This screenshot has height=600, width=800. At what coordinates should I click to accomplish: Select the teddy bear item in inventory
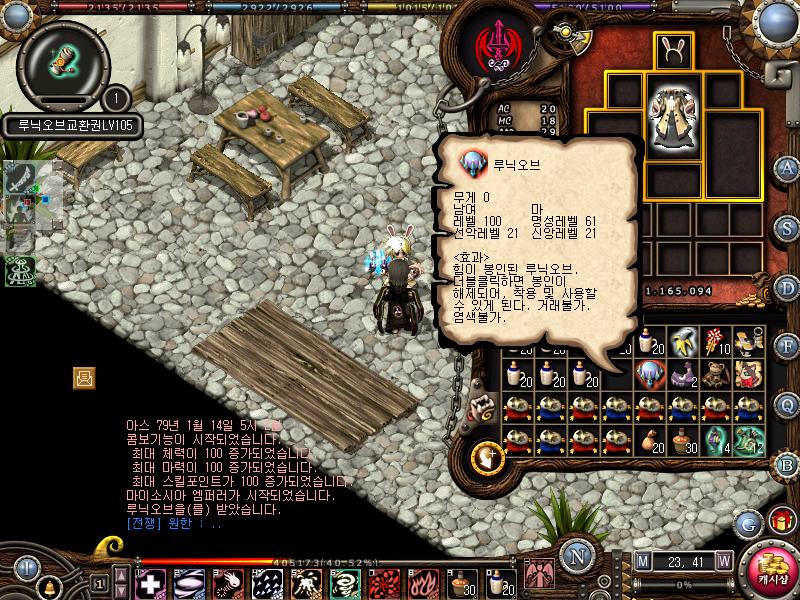[714, 374]
